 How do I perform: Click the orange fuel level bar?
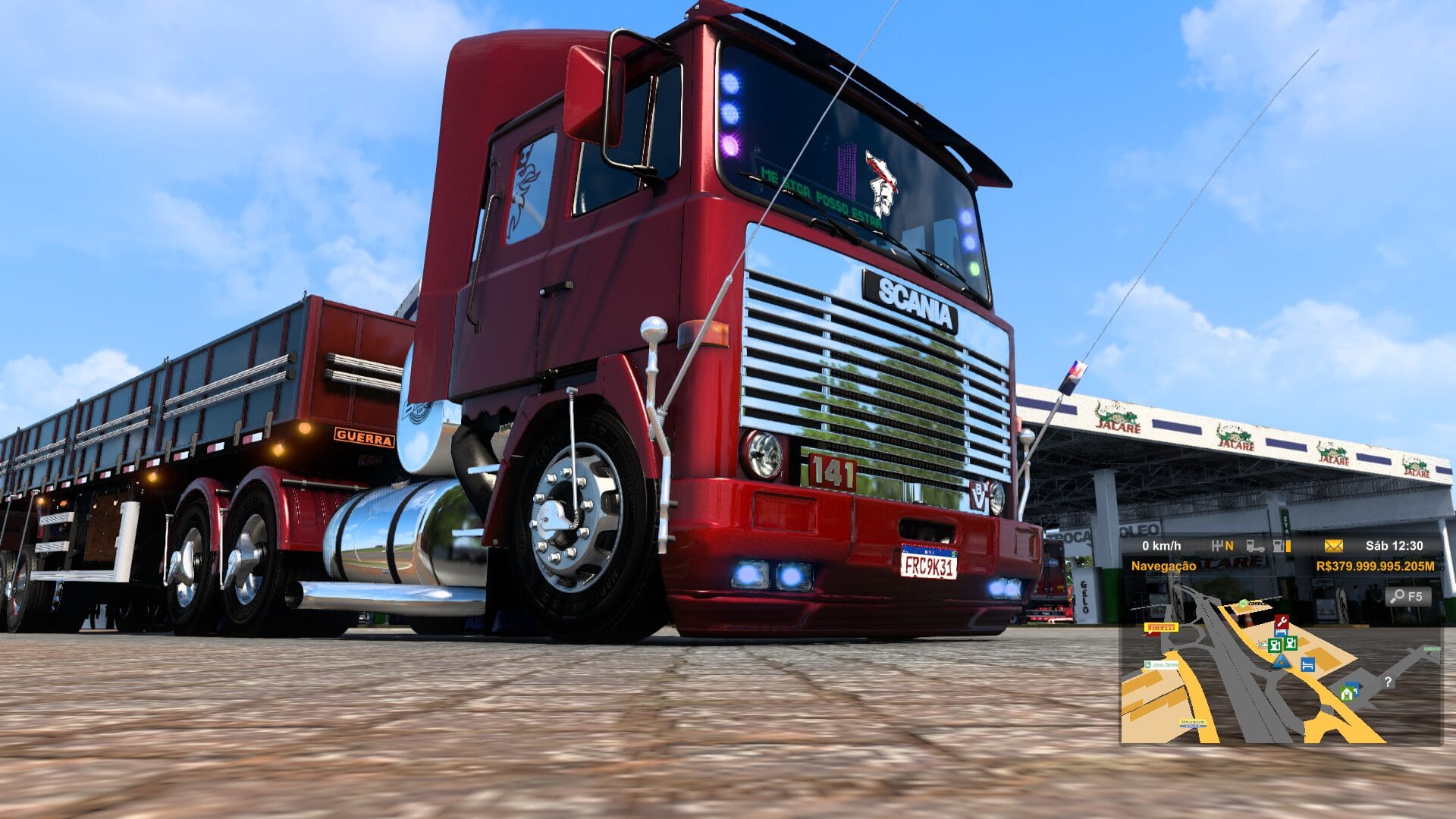tap(1287, 547)
